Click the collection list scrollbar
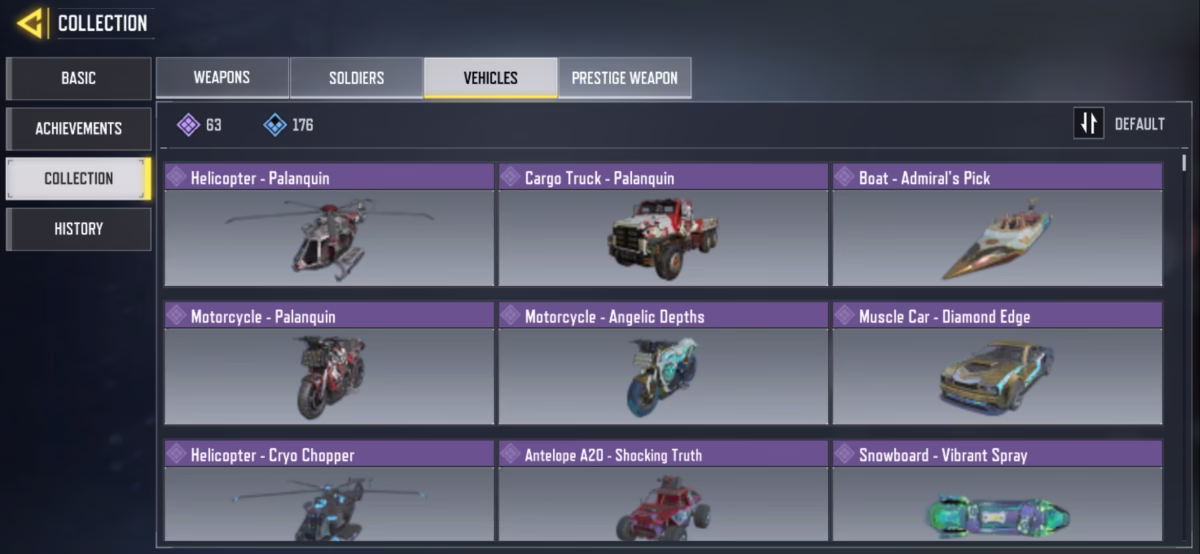The height and width of the screenshot is (554, 1200). 1185,163
